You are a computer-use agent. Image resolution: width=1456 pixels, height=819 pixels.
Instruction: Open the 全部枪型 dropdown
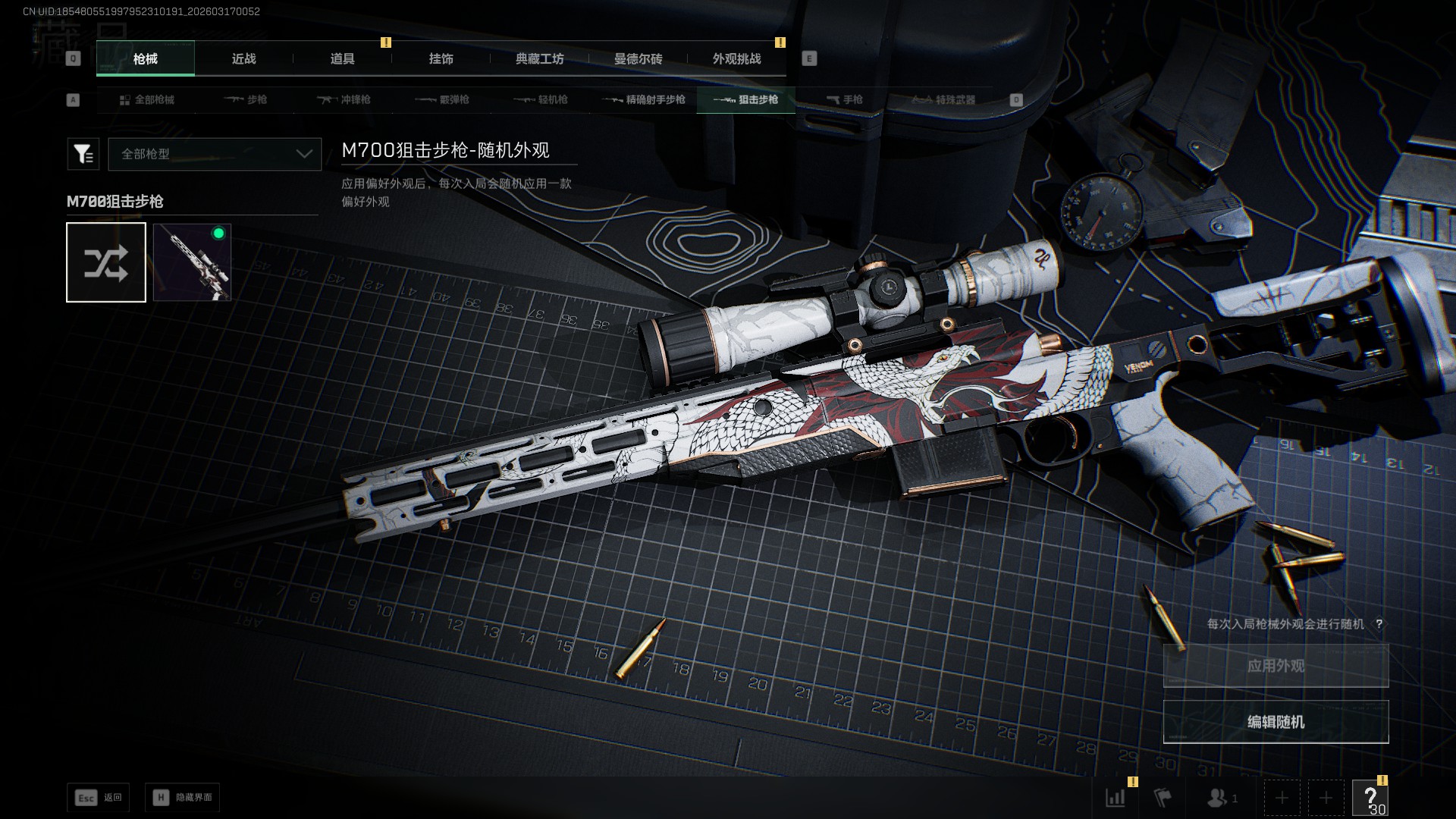click(215, 154)
